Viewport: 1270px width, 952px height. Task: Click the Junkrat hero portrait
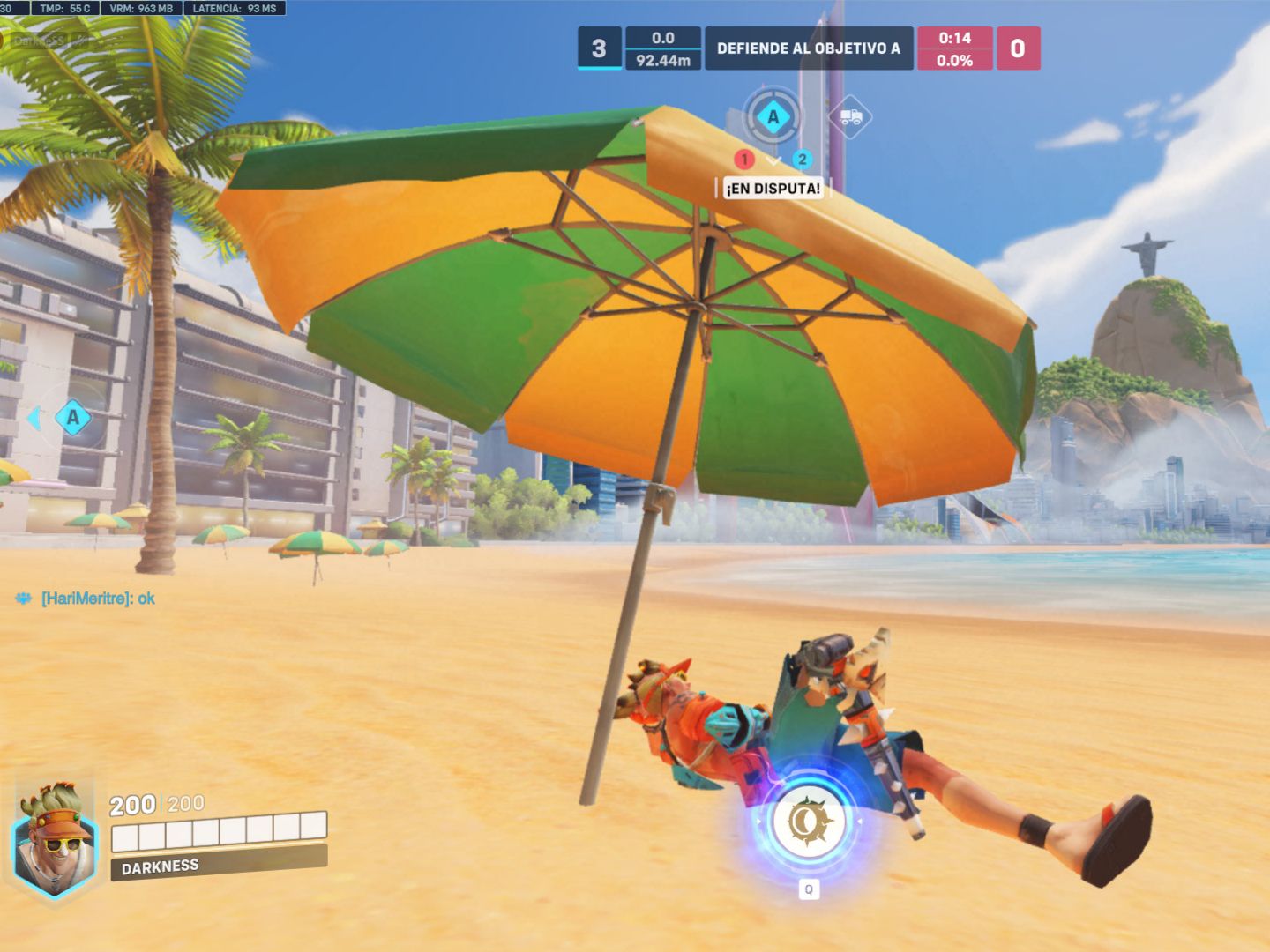coord(56,838)
